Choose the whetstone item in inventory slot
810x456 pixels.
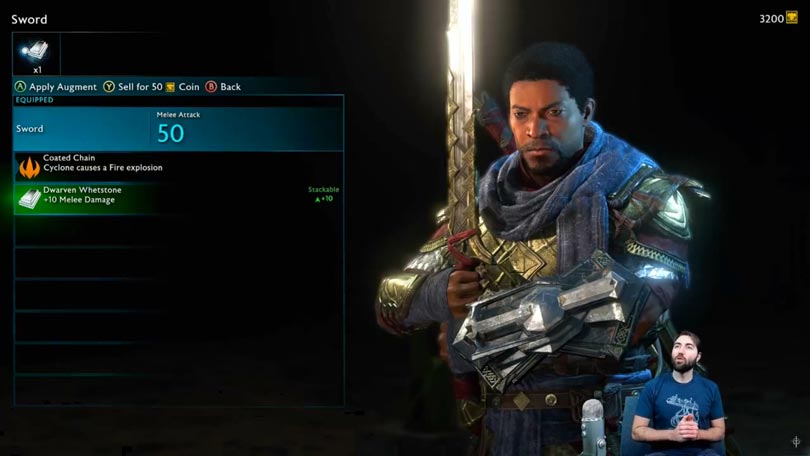point(36,54)
